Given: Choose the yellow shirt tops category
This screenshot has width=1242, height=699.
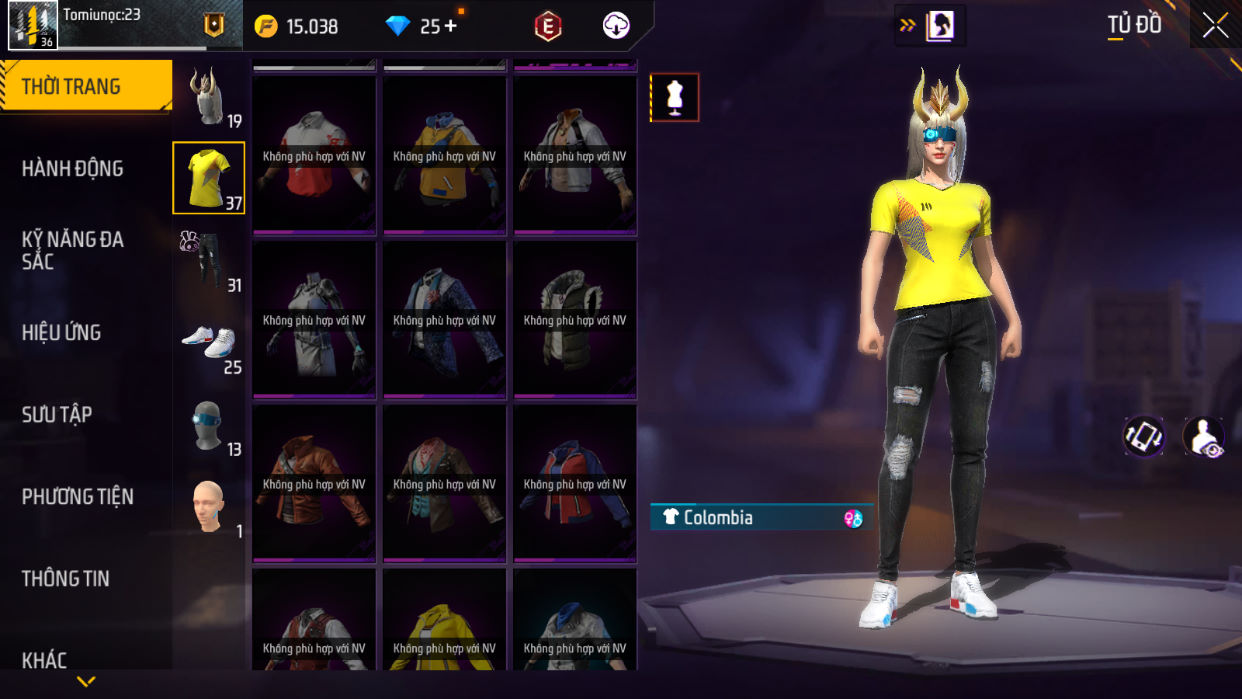Looking at the screenshot, I should [x=208, y=178].
